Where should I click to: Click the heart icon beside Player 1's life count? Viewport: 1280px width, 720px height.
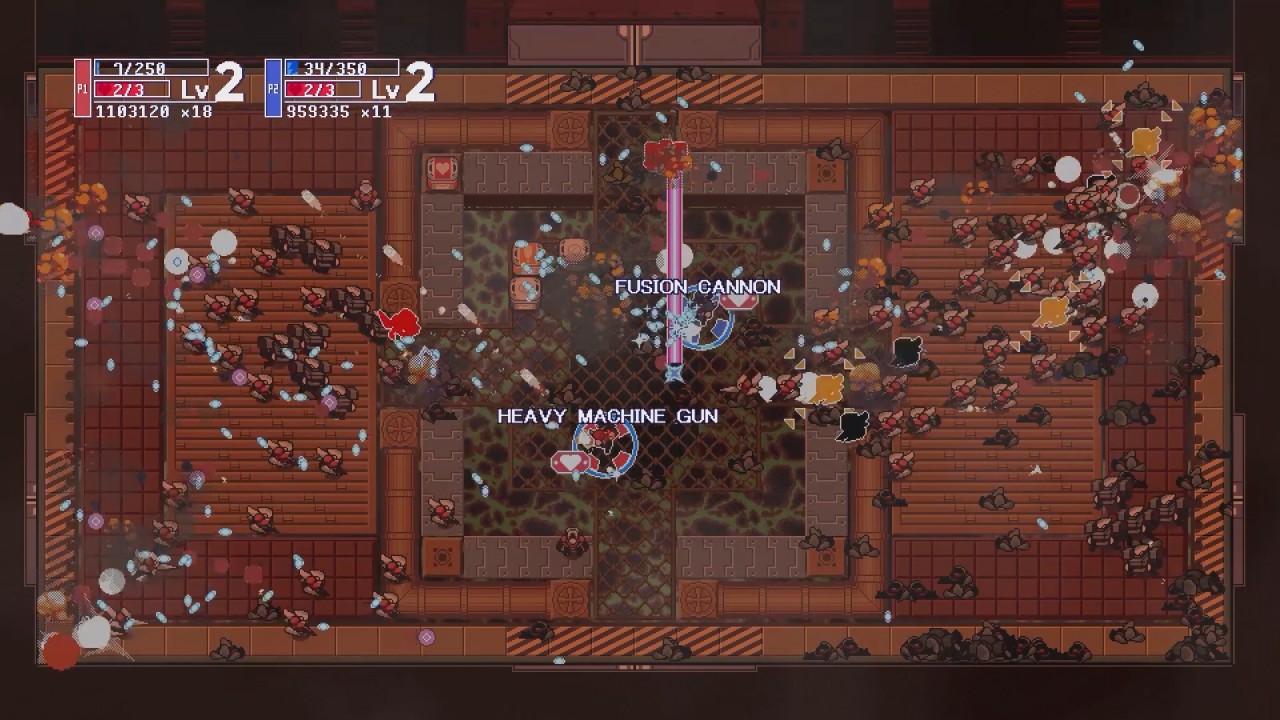tap(104, 88)
